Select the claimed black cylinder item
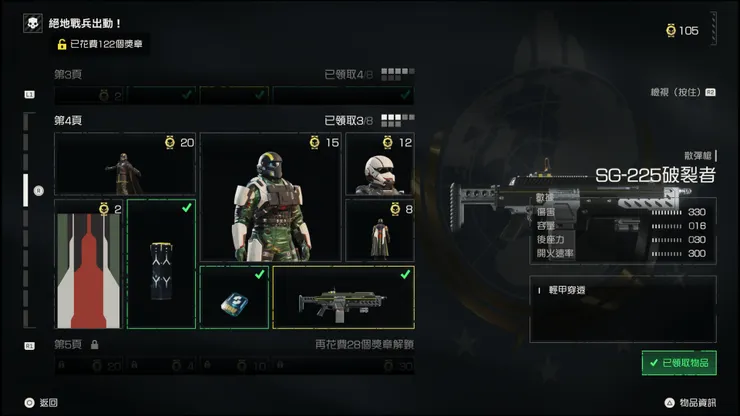The height and width of the screenshot is (416, 740). tap(161, 264)
